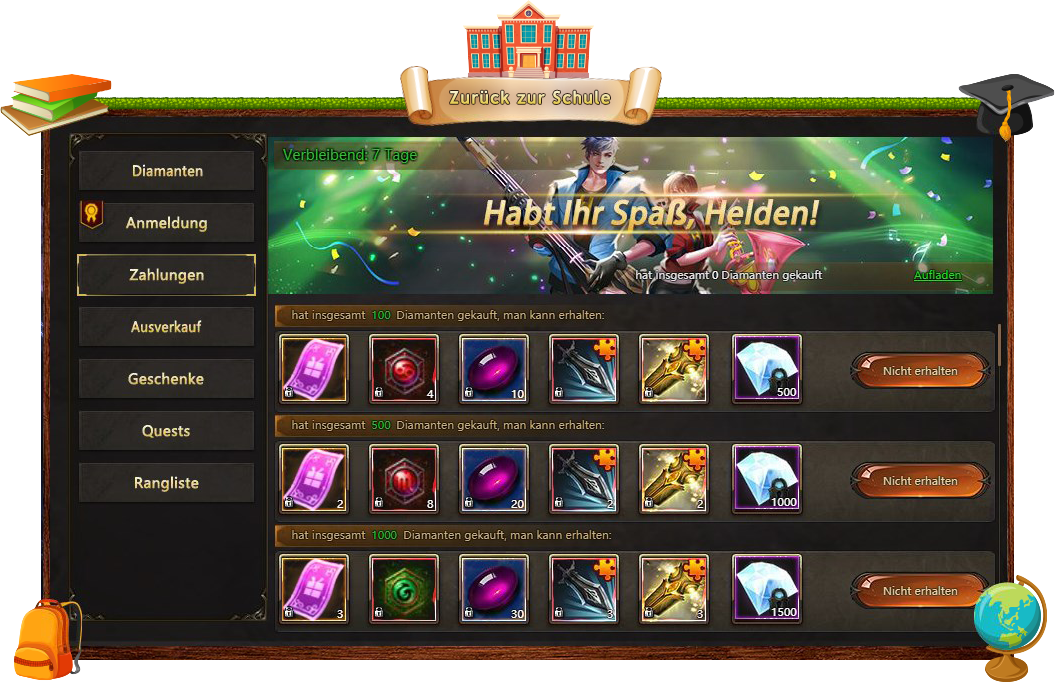Claim the 1000 Diamanten reward button
This screenshot has height=682, width=1055.
pyautogui.click(x=919, y=590)
